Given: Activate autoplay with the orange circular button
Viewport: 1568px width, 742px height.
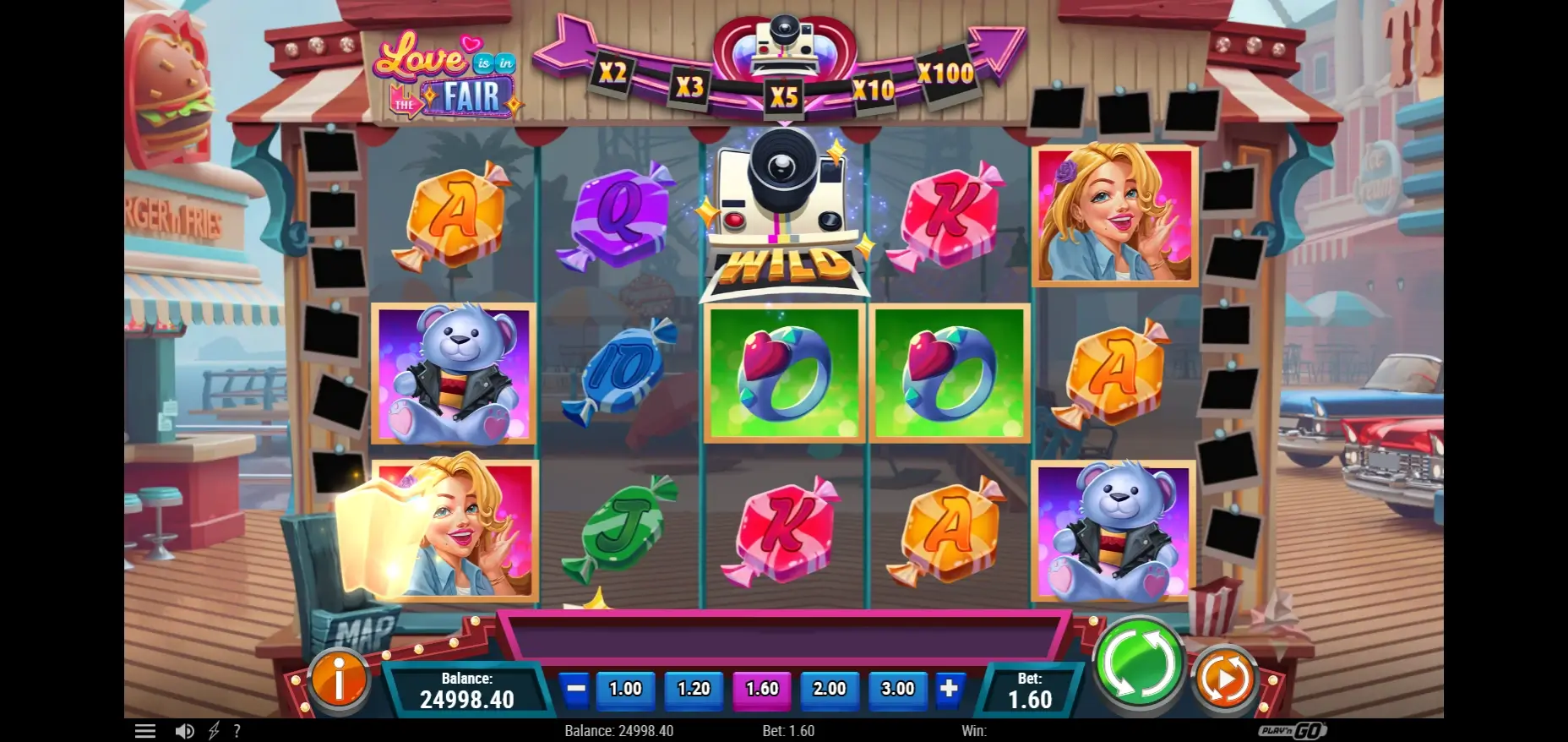Looking at the screenshot, I should (x=1222, y=676).
